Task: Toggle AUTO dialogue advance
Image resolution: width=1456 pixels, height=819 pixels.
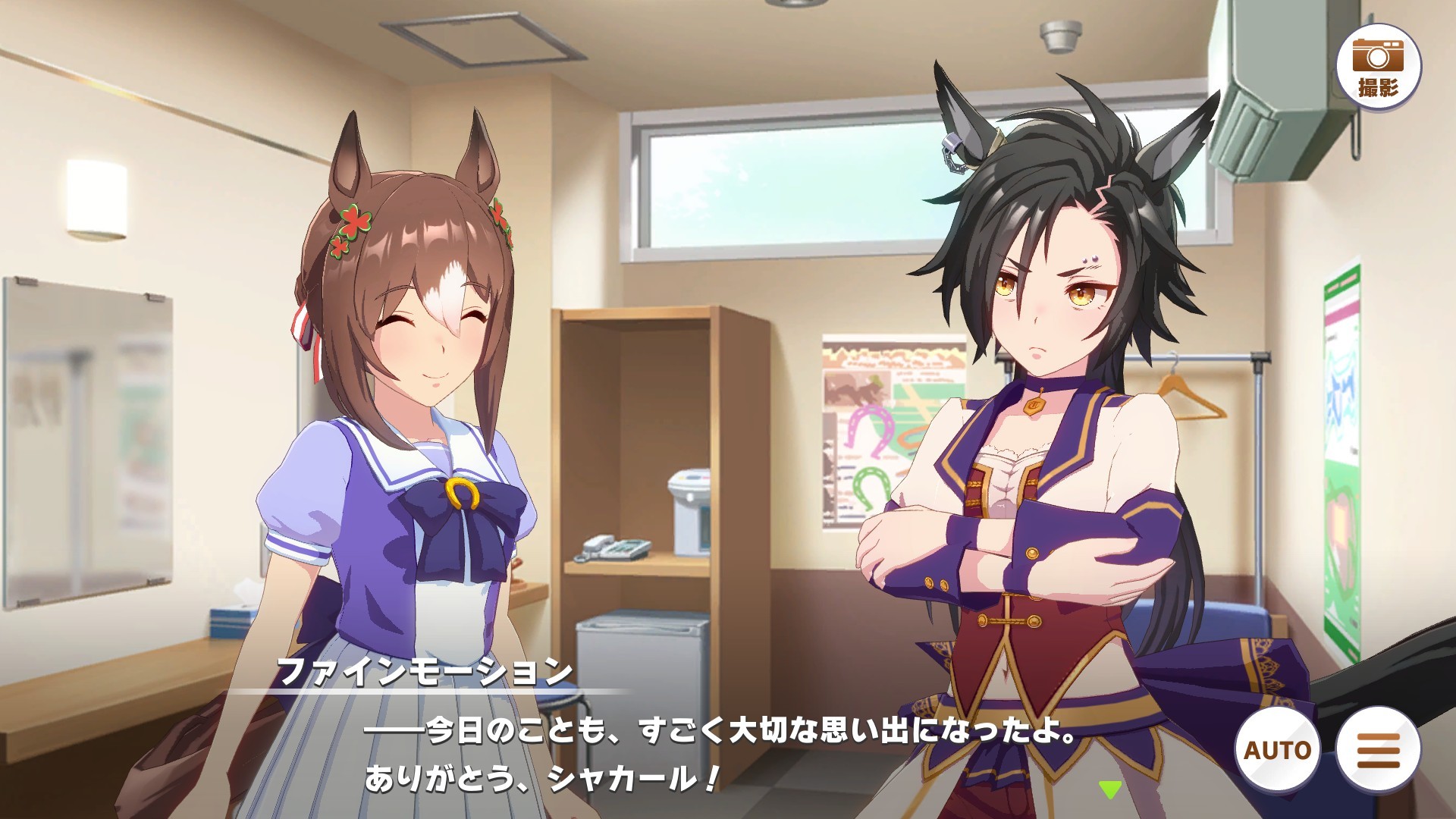Action: pos(1278,749)
